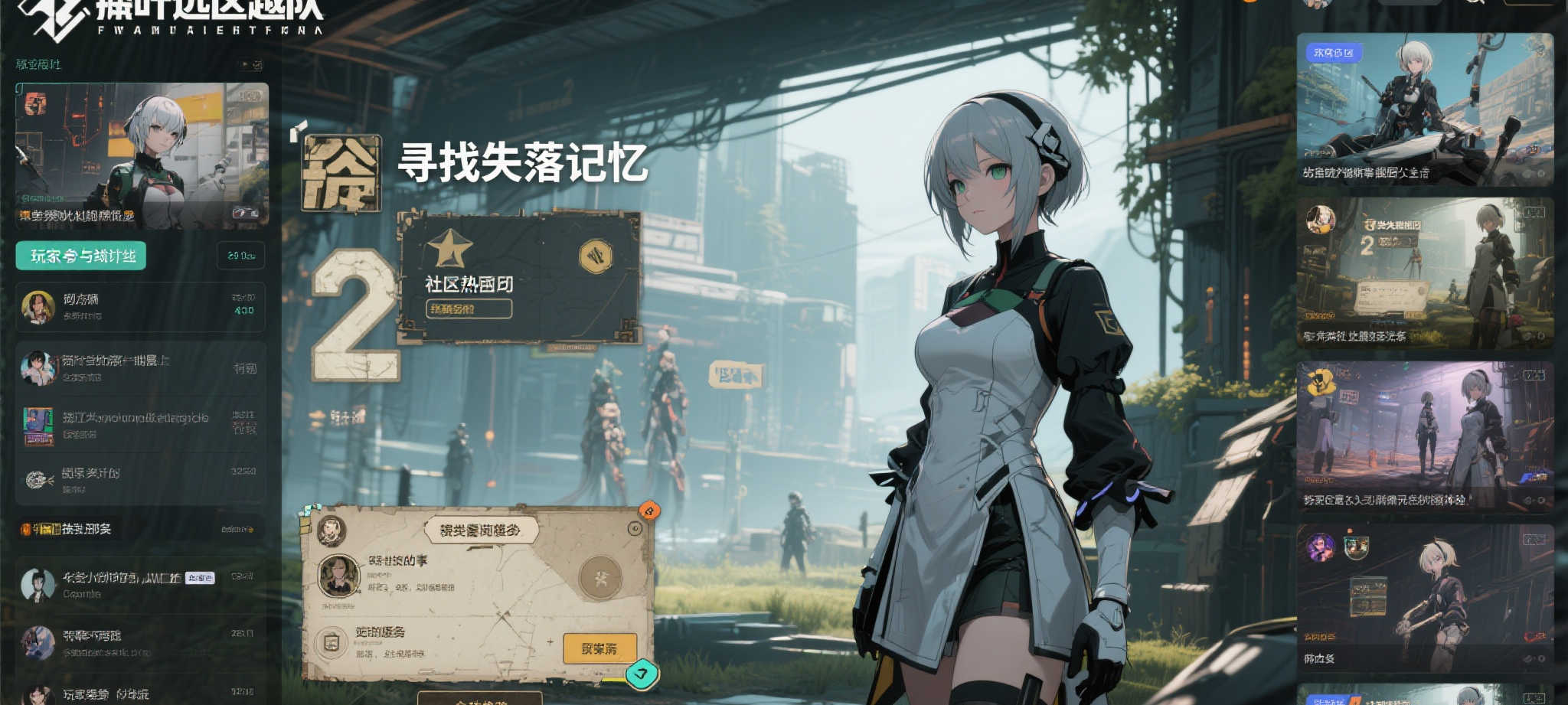Screen dimensions: 1568x705
Task: Click the small circular info icon at the quest scroll's top-right
Action: click(x=634, y=527)
